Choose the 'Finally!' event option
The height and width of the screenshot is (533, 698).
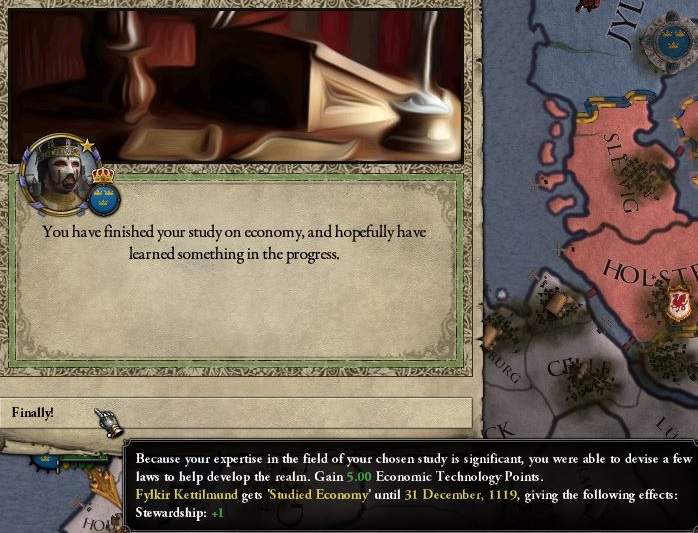coord(236,412)
